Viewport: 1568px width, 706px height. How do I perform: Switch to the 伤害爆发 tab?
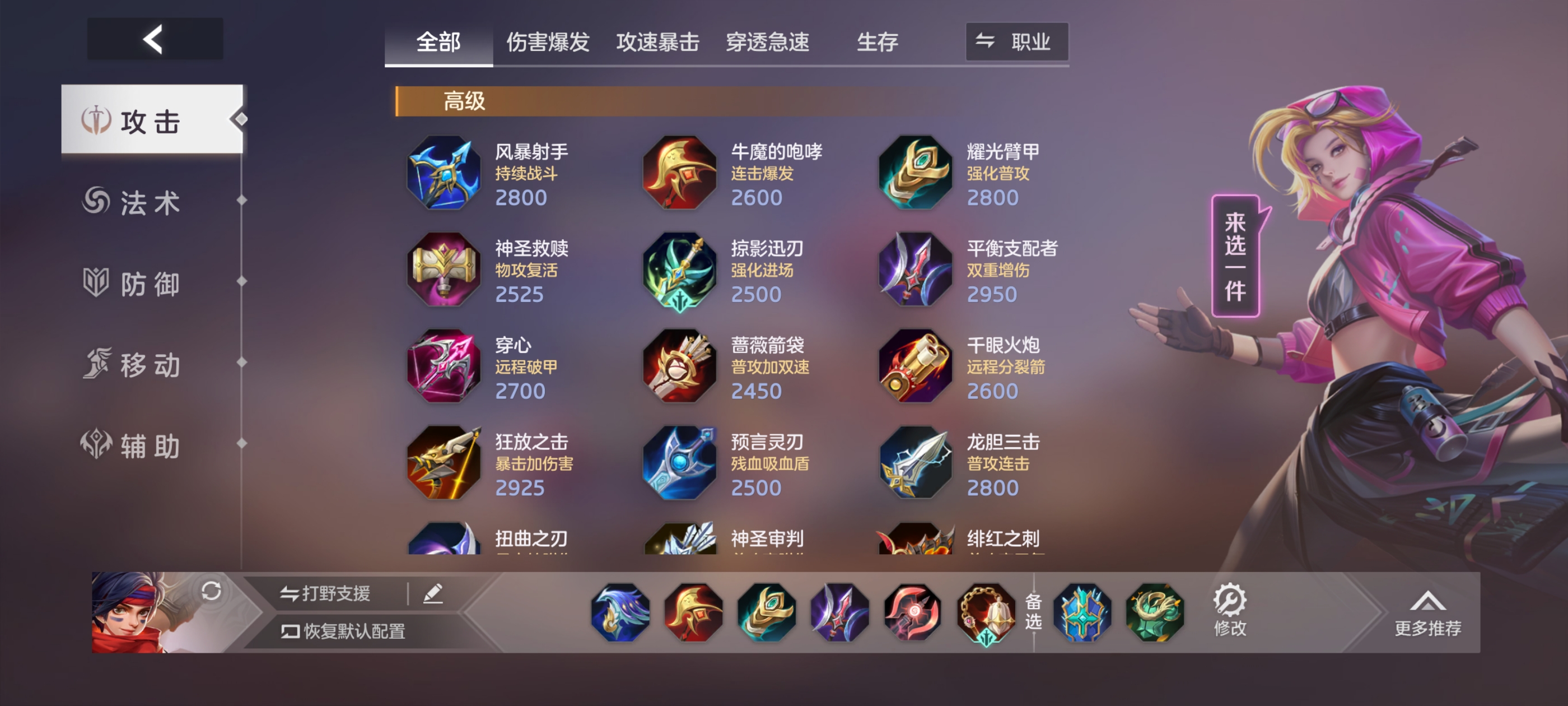pyautogui.click(x=548, y=43)
